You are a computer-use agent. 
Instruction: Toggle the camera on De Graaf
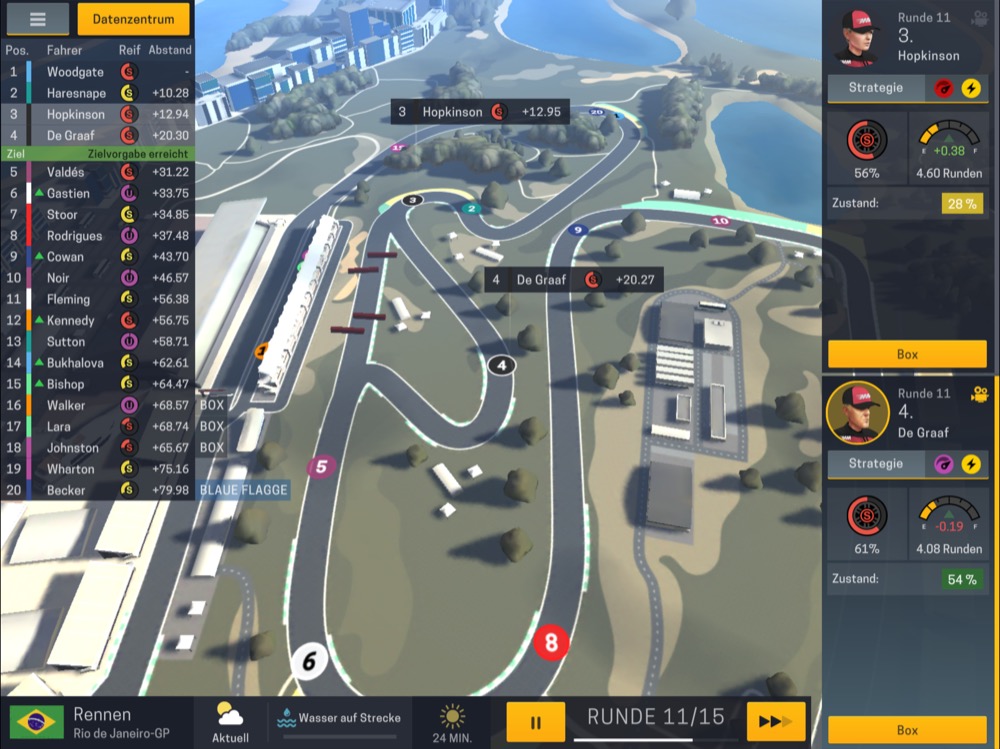pyautogui.click(x=979, y=394)
